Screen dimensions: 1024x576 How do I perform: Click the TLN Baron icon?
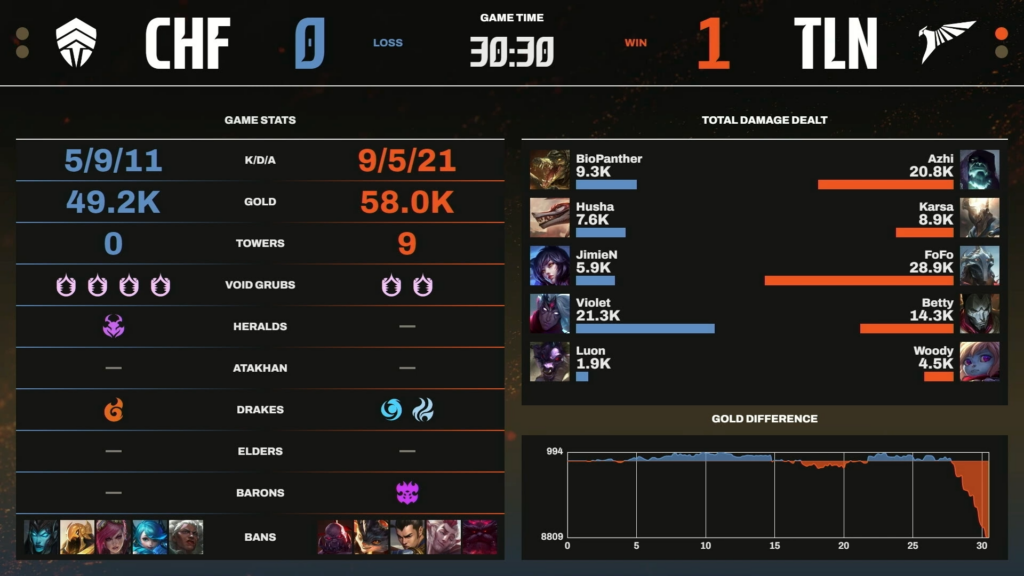[x=407, y=492]
